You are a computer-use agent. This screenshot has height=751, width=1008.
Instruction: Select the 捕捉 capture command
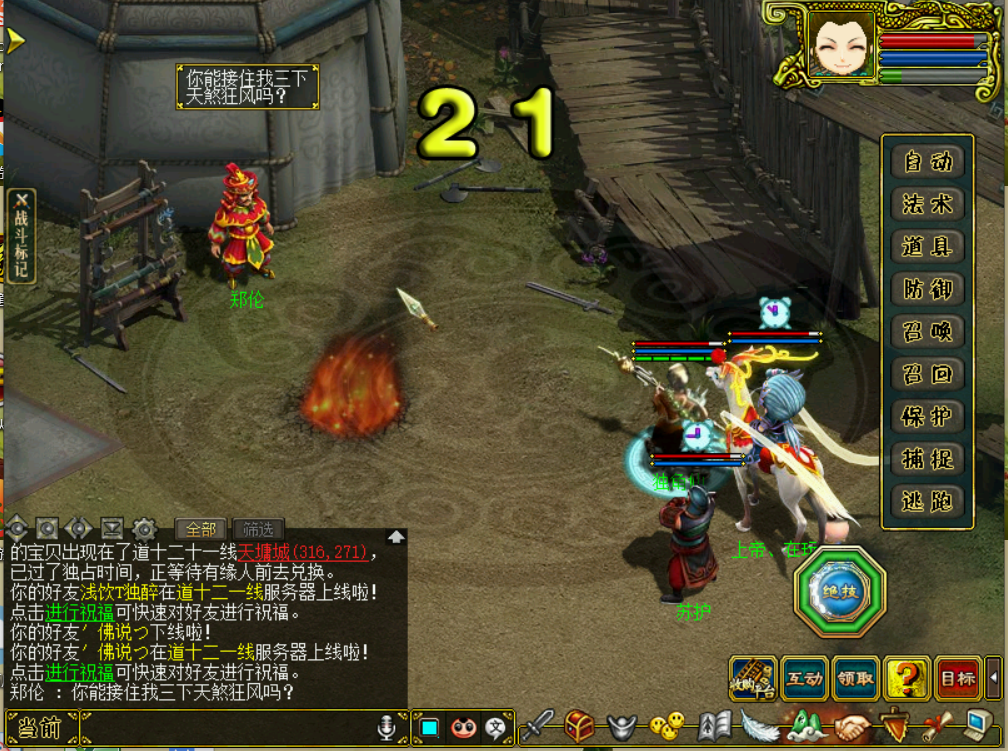coord(927,459)
